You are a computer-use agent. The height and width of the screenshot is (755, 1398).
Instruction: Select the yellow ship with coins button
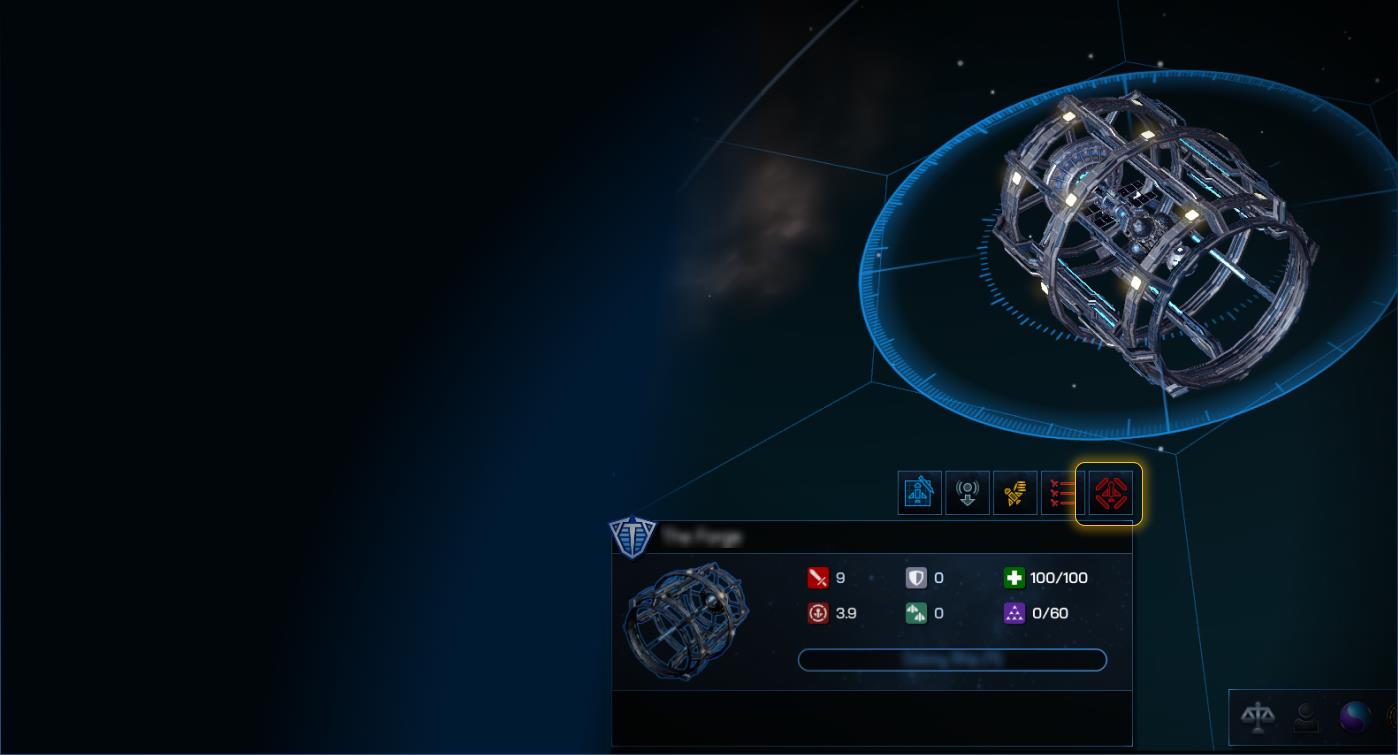pyautogui.click(x=1014, y=493)
